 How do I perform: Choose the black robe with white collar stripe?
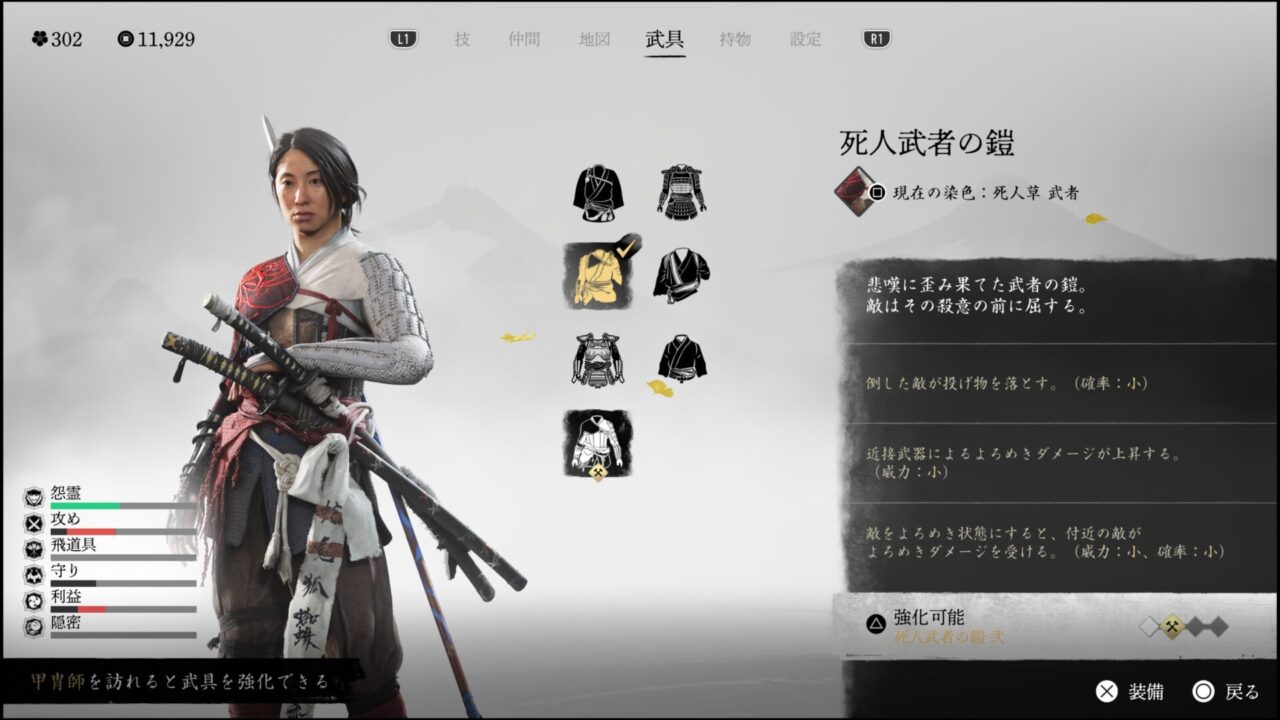pos(682,274)
